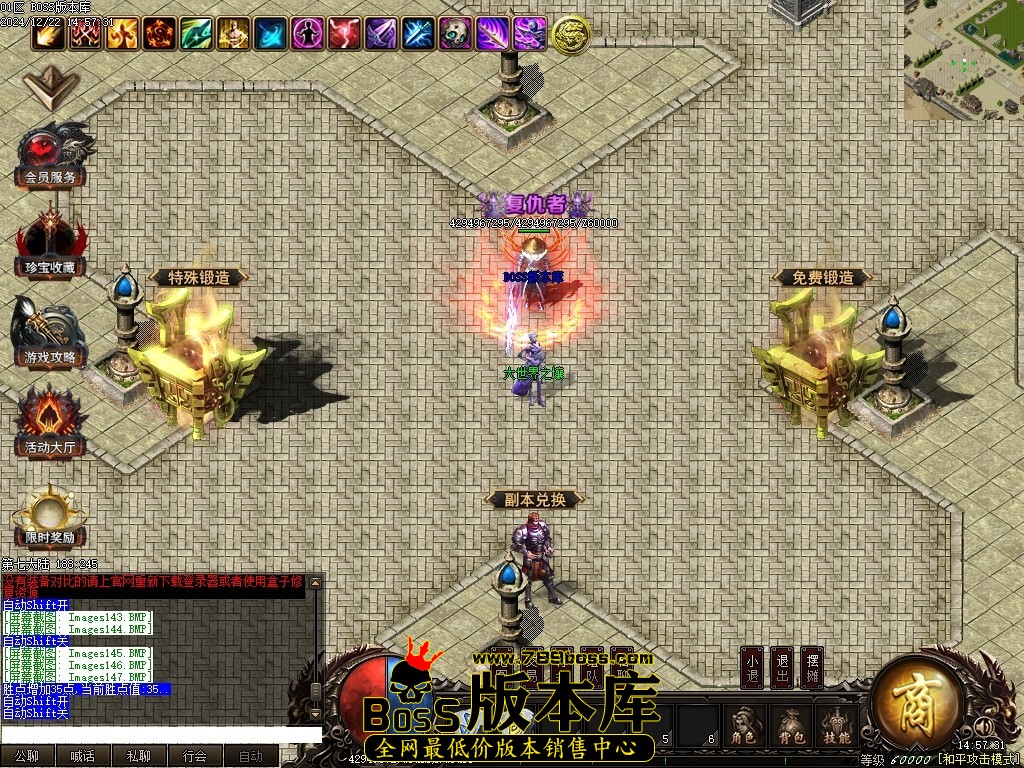Switch to the 喊话 shout chat tab
1024x768 pixels.
(x=83, y=757)
